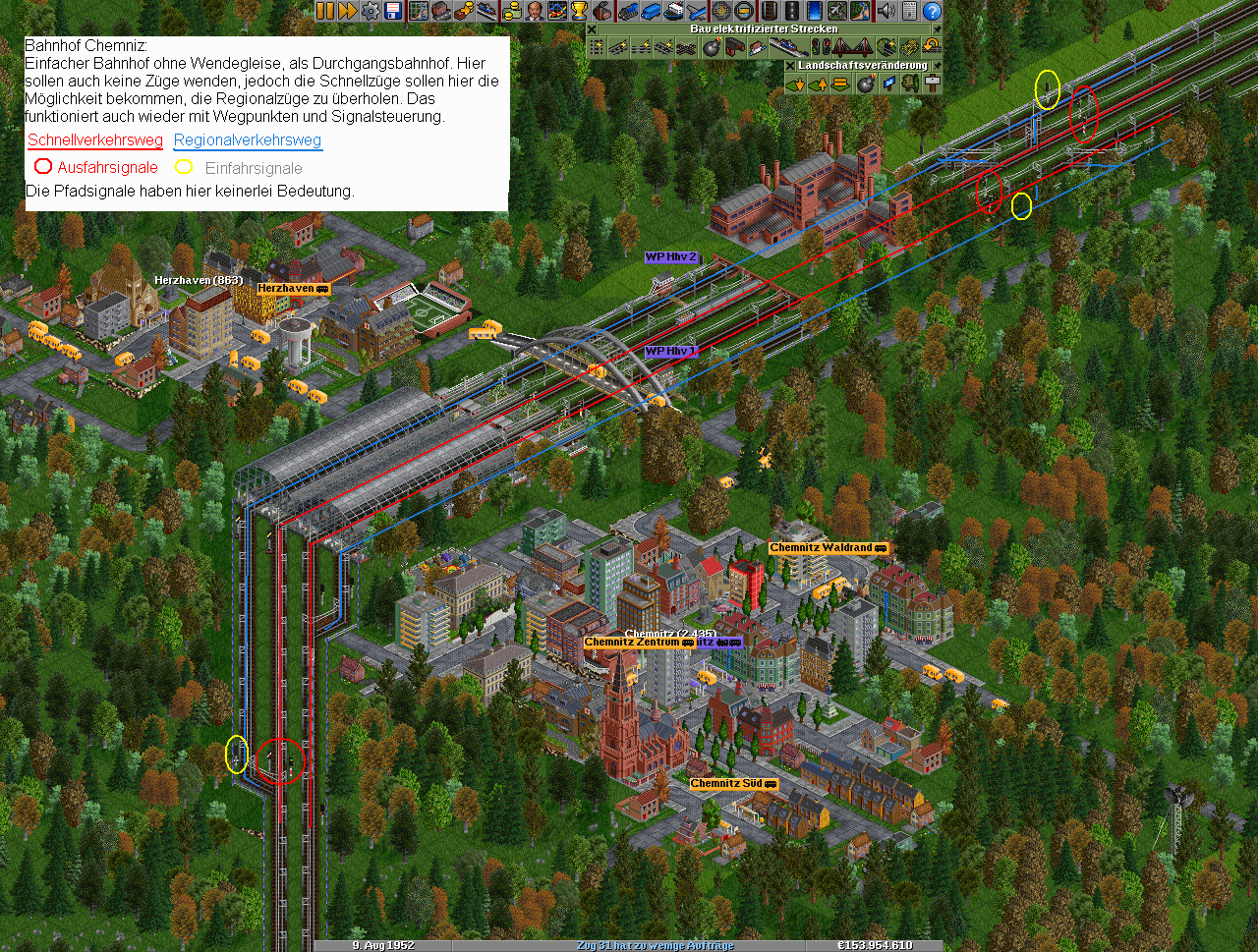Open the ship list icon

[673, 11]
